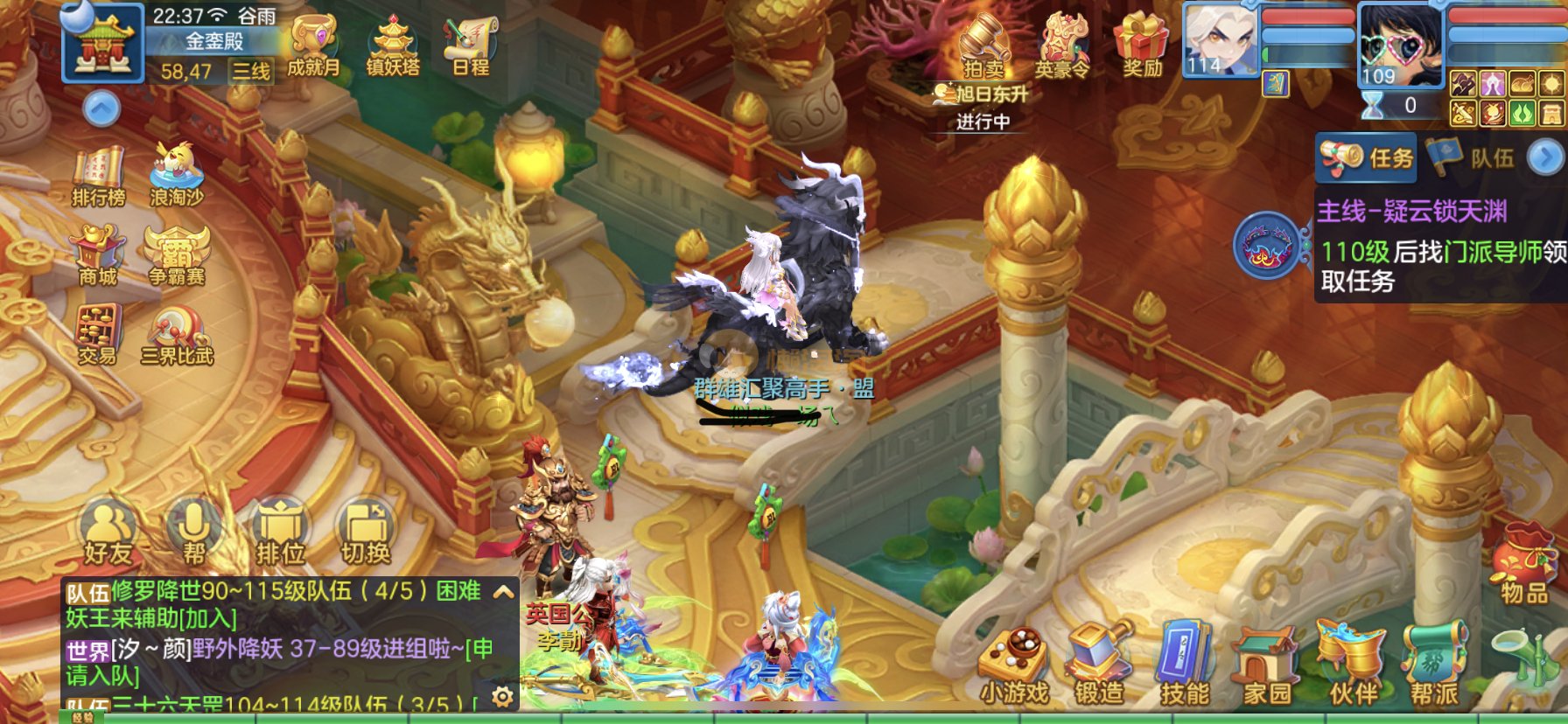Open the 三界比武 arena icon
This screenshot has width=1568, height=724.
[177, 334]
